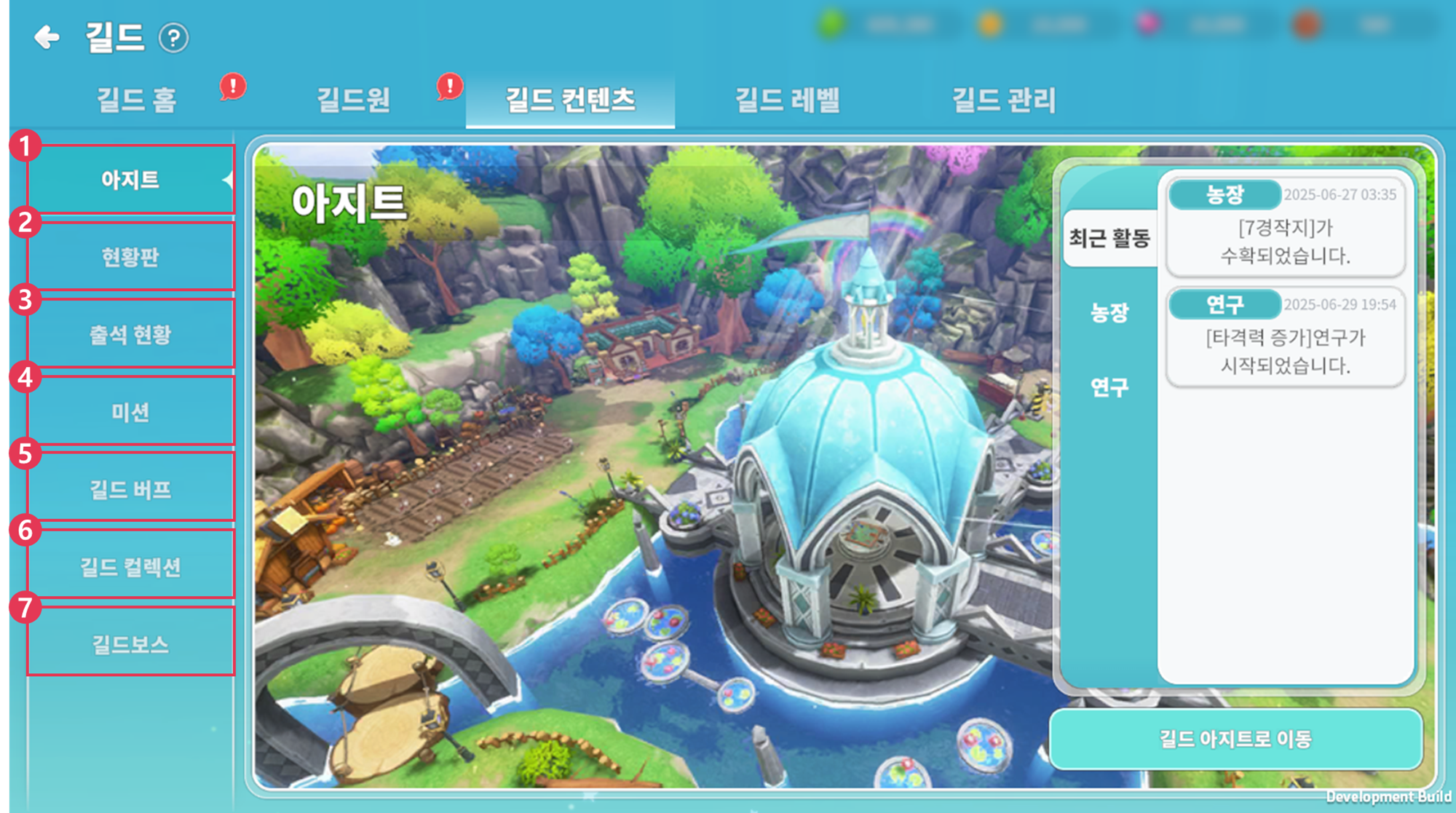
Task: Show the 최근 활동 activity list
Action: coord(1109,238)
